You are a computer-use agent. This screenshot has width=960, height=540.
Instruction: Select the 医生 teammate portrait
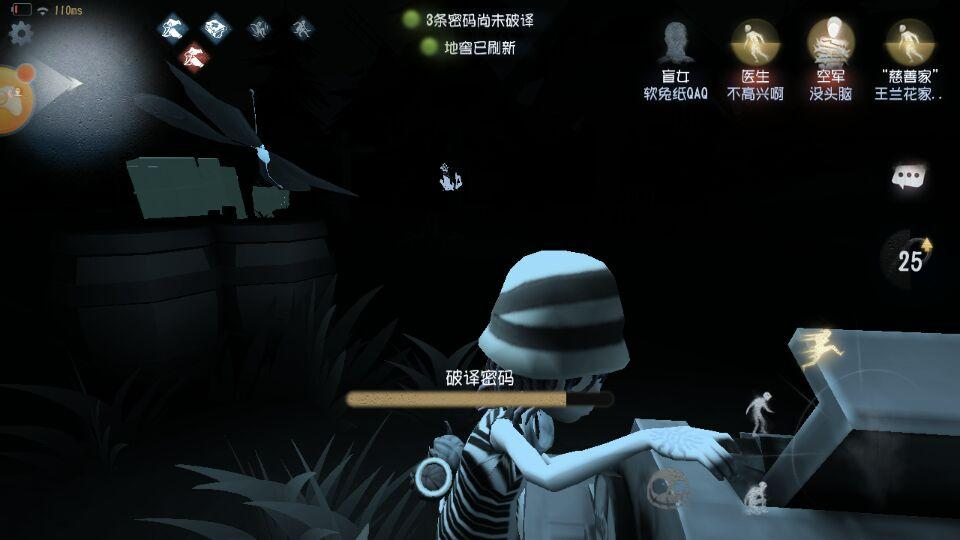[x=755, y=43]
